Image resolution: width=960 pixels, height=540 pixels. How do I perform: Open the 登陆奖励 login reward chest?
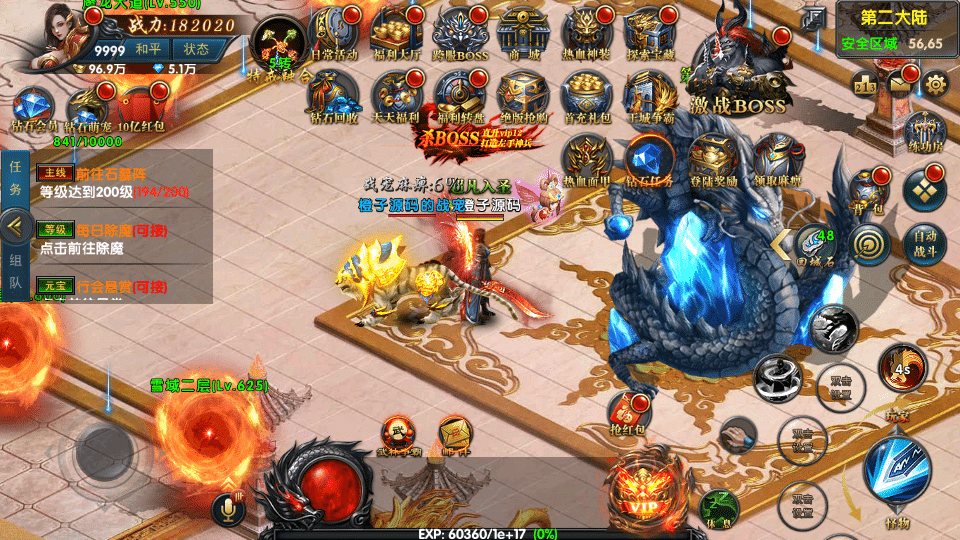(713, 158)
